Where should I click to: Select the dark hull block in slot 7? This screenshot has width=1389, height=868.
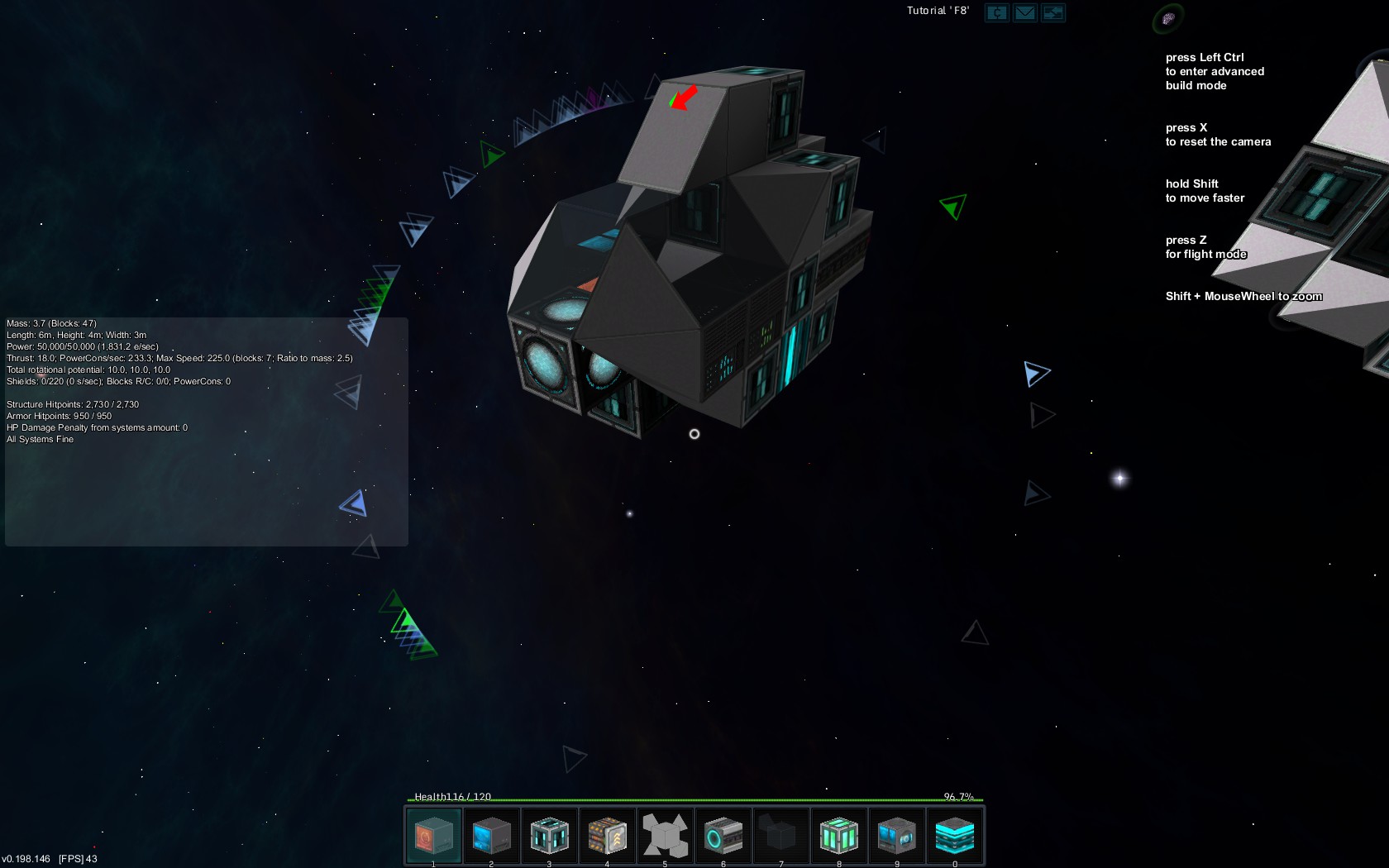click(781, 836)
